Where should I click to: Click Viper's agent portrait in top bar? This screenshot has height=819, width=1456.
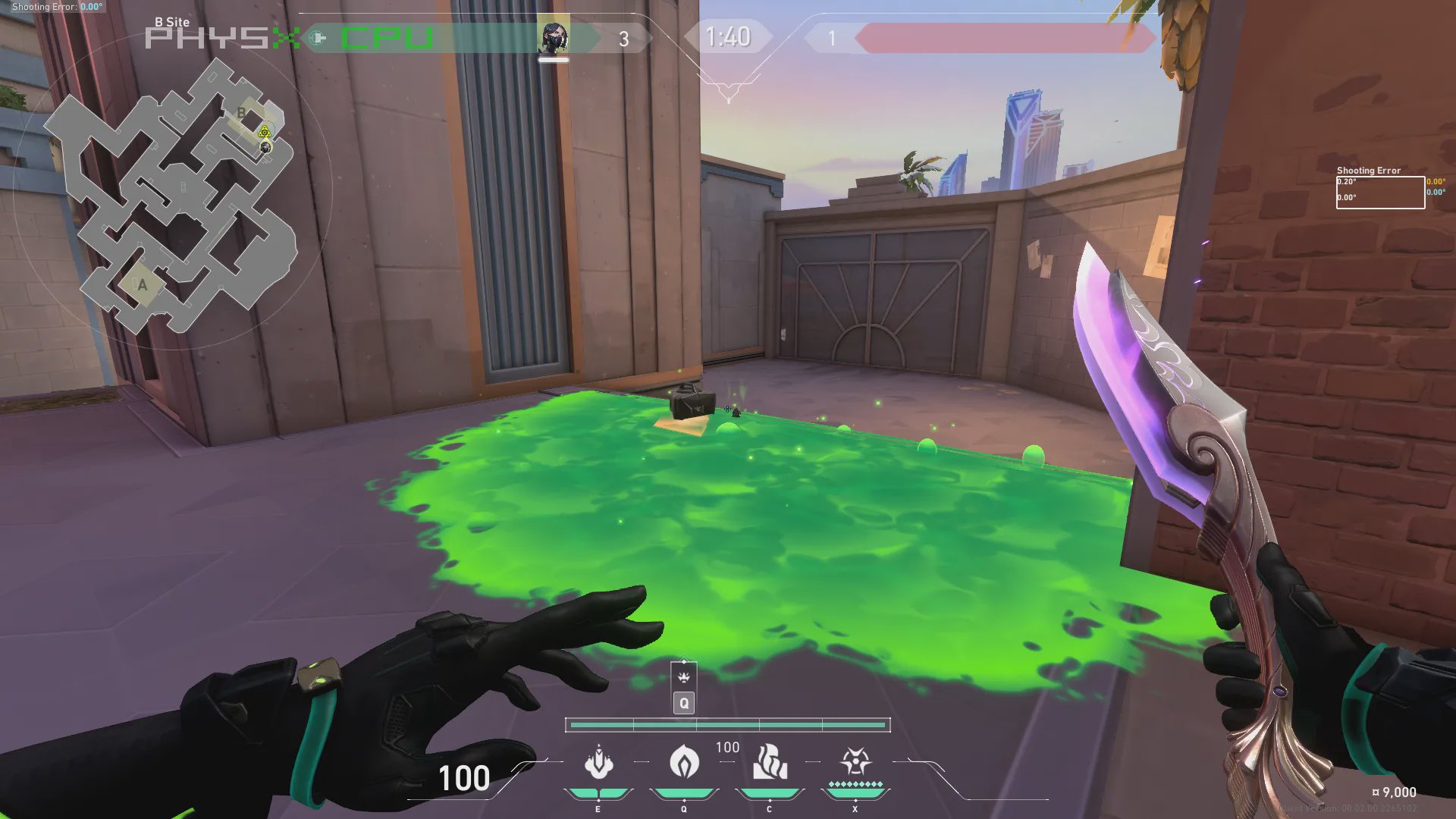(554, 38)
